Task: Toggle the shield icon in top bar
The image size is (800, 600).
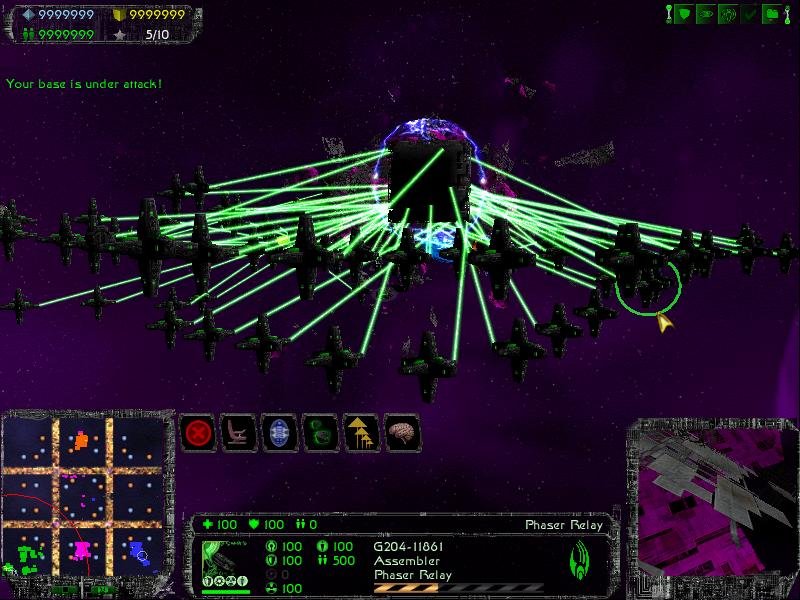Action: (x=684, y=14)
